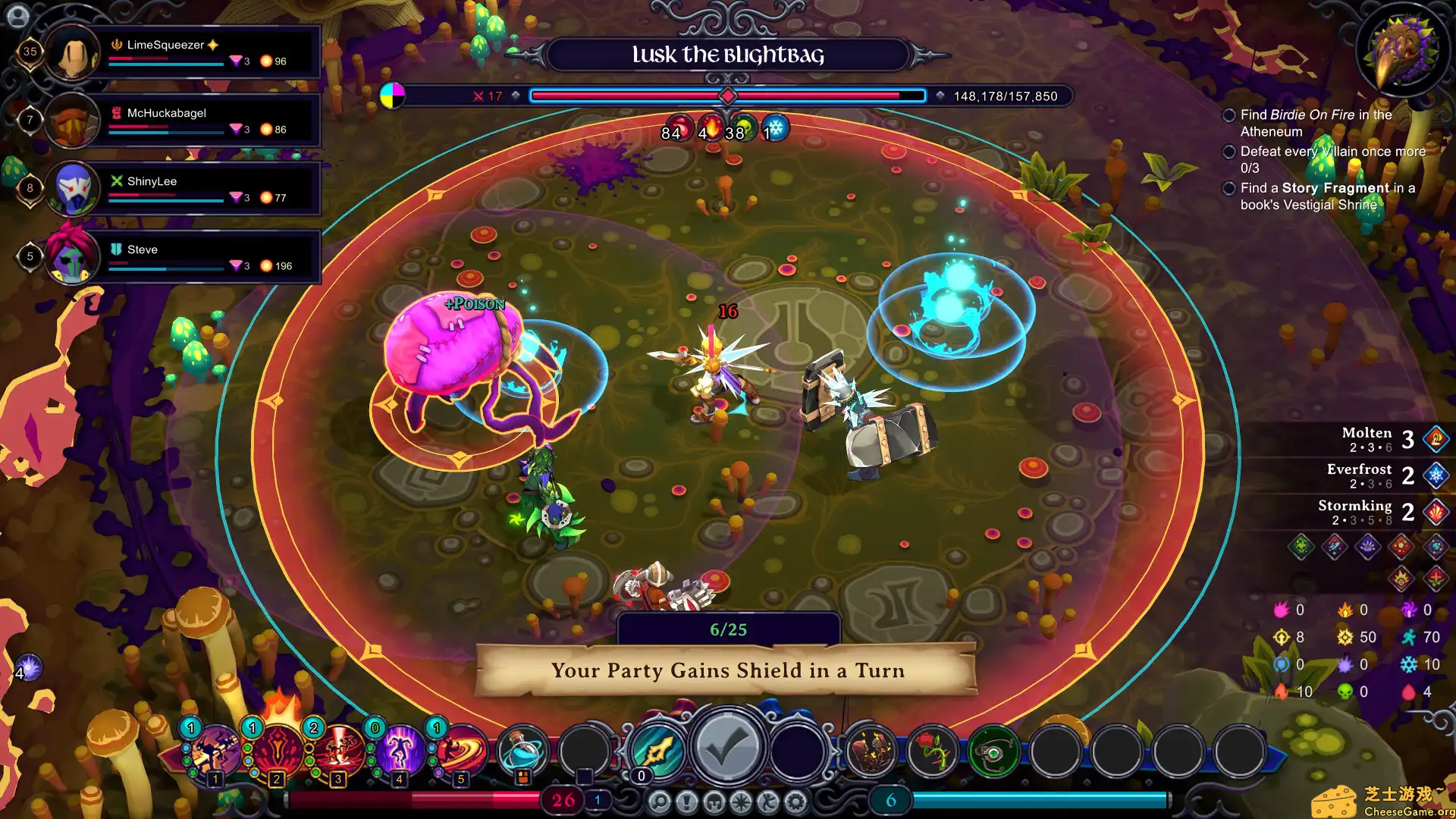Activate ability in hotbar slot 1
Screen dimensions: 1456x819
point(216,751)
